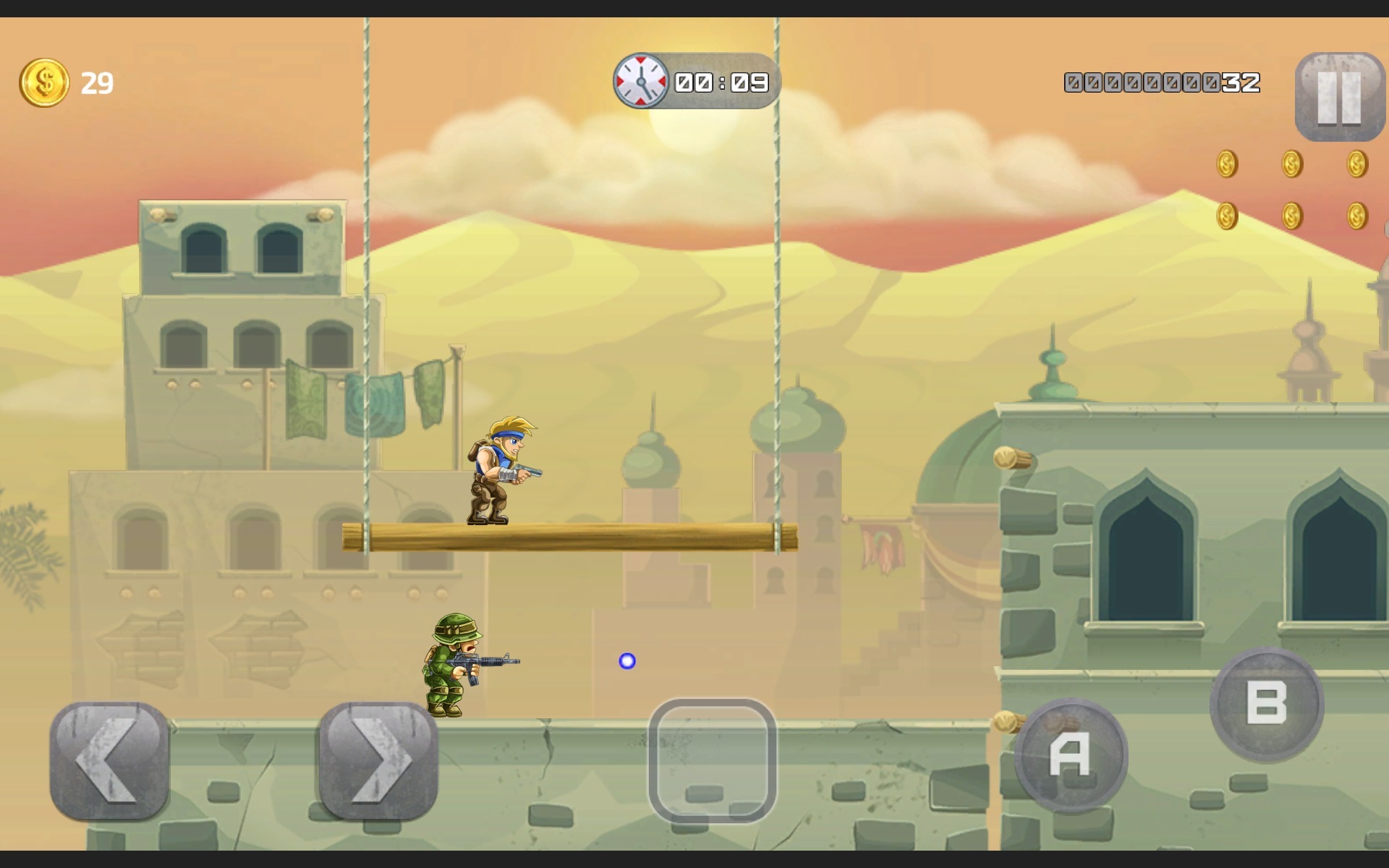The width and height of the screenshot is (1389, 868).
Task: Tap the left arrow movement button
Action: tap(110, 760)
